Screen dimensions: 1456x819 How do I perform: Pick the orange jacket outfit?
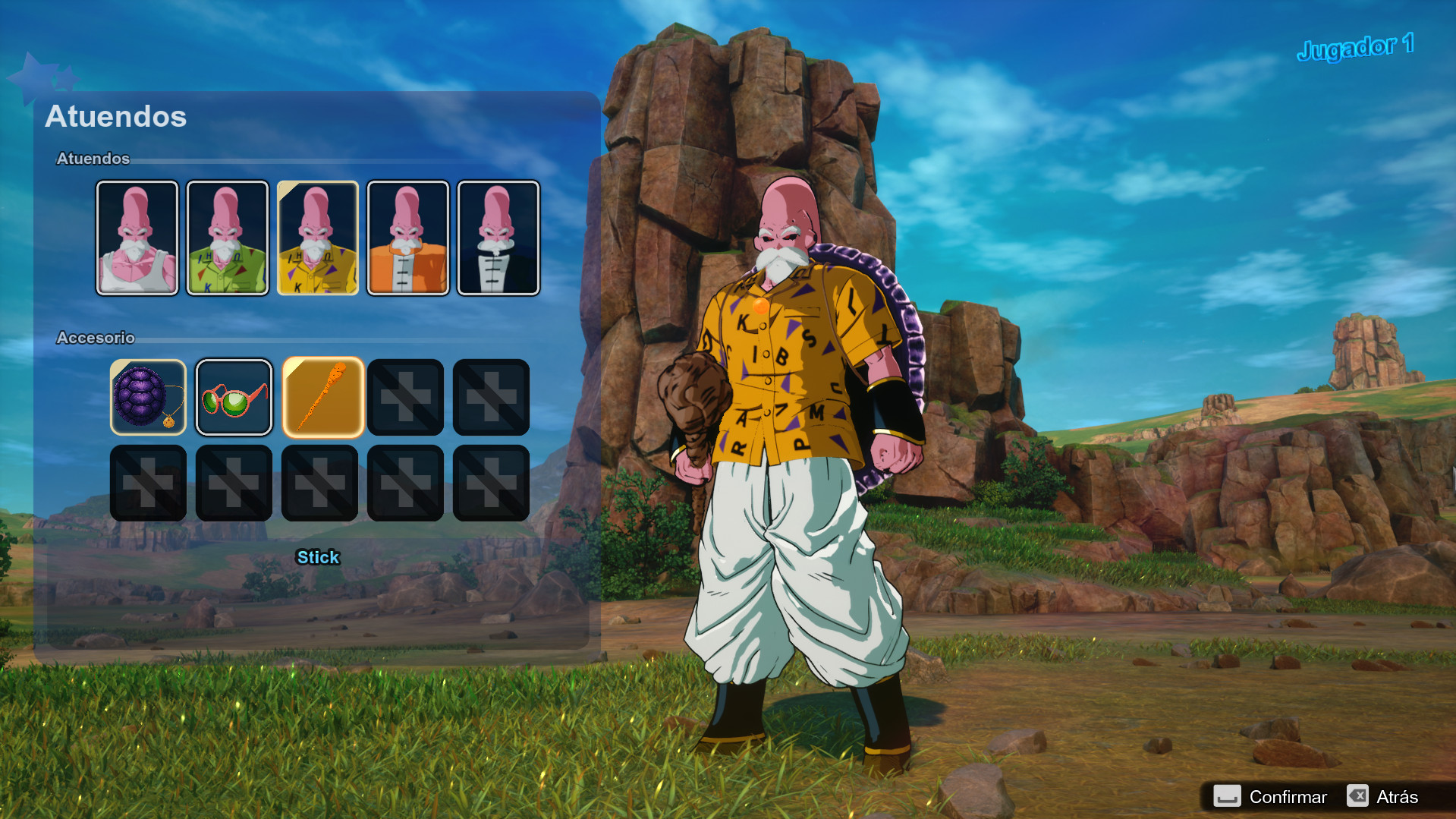pyautogui.click(x=408, y=237)
